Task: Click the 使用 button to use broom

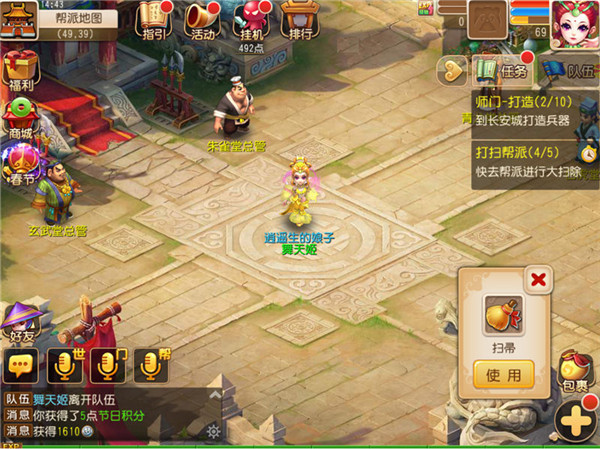Action: [x=503, y=375]
